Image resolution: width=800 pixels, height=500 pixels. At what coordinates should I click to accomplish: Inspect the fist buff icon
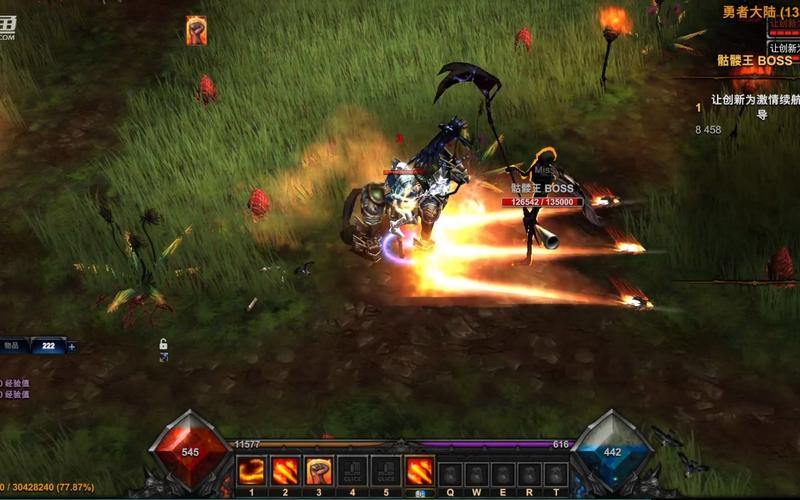pyautogui.click(x=196, y=30)
